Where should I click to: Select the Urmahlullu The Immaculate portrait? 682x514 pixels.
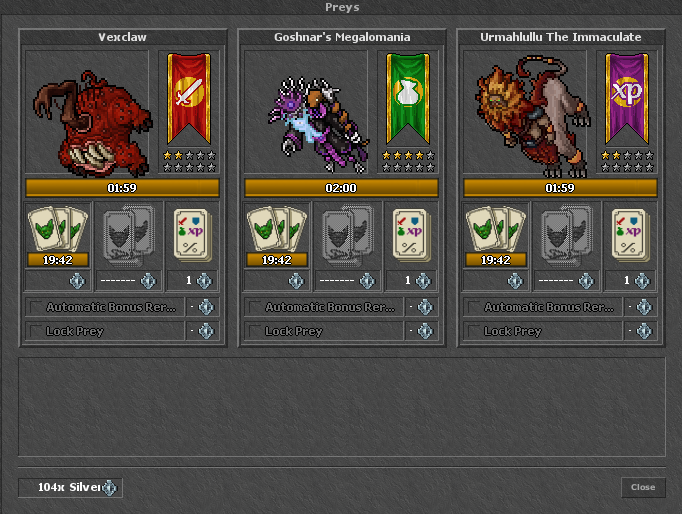(529, 111)
